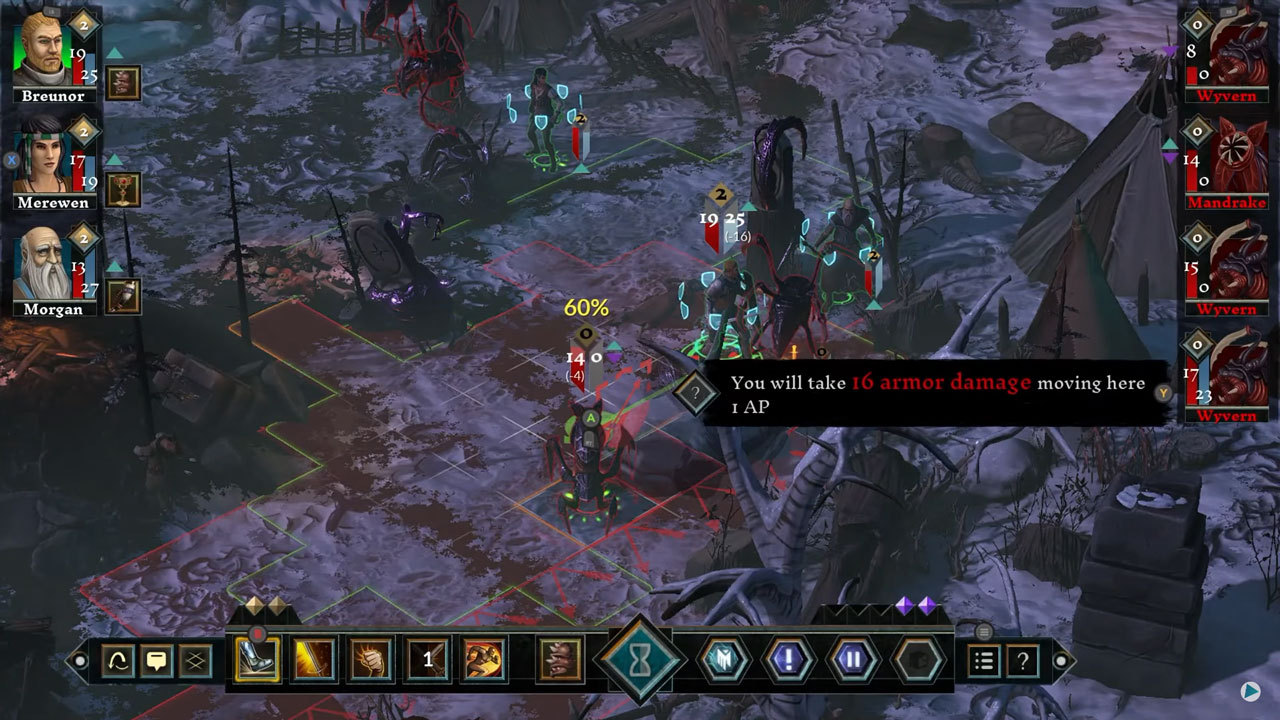The width and height of the screenshot is (1280, 720).
Task: Click the curved arrow button
Action: (118, 660)
